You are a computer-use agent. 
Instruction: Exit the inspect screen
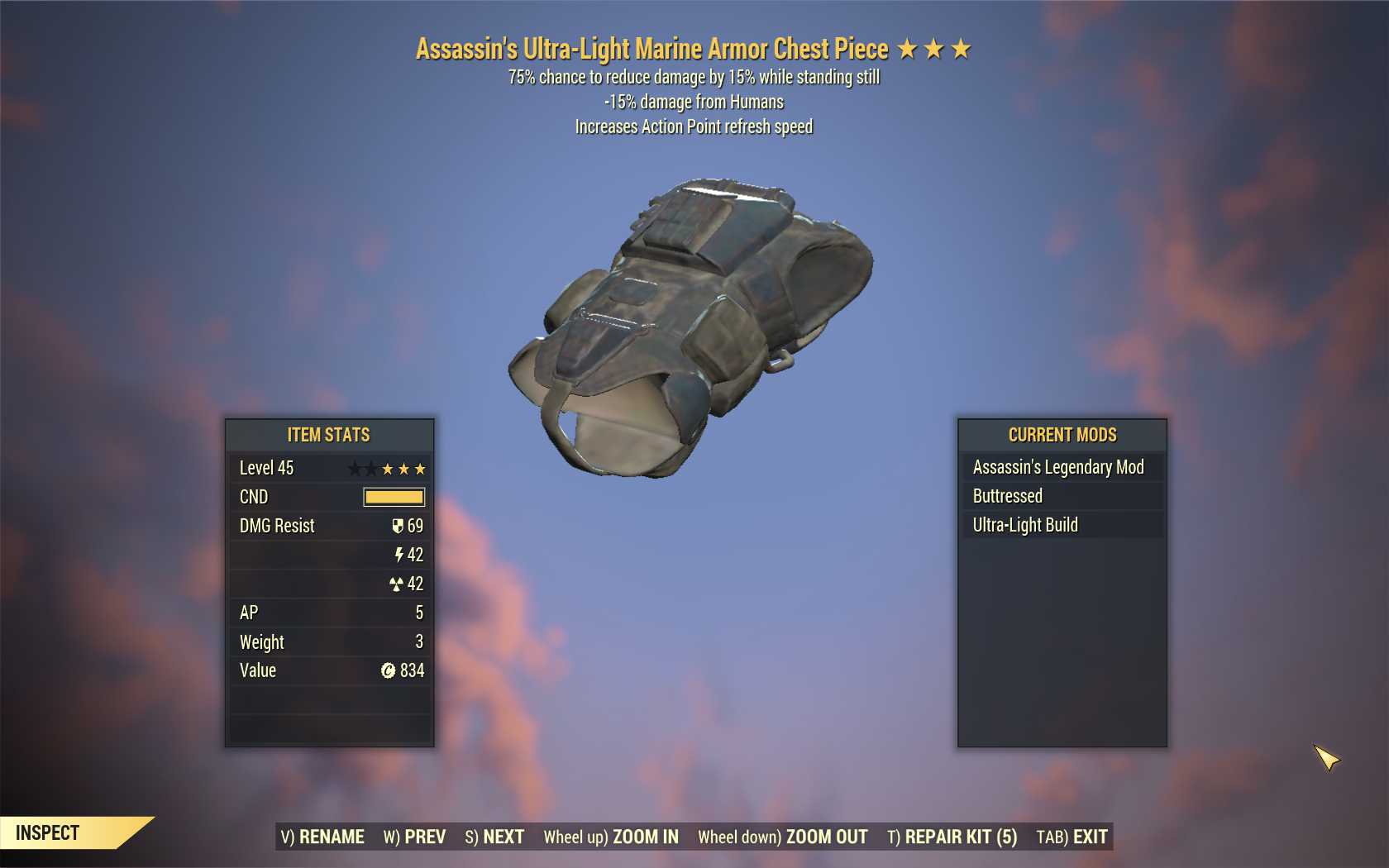click(1072, 837)
